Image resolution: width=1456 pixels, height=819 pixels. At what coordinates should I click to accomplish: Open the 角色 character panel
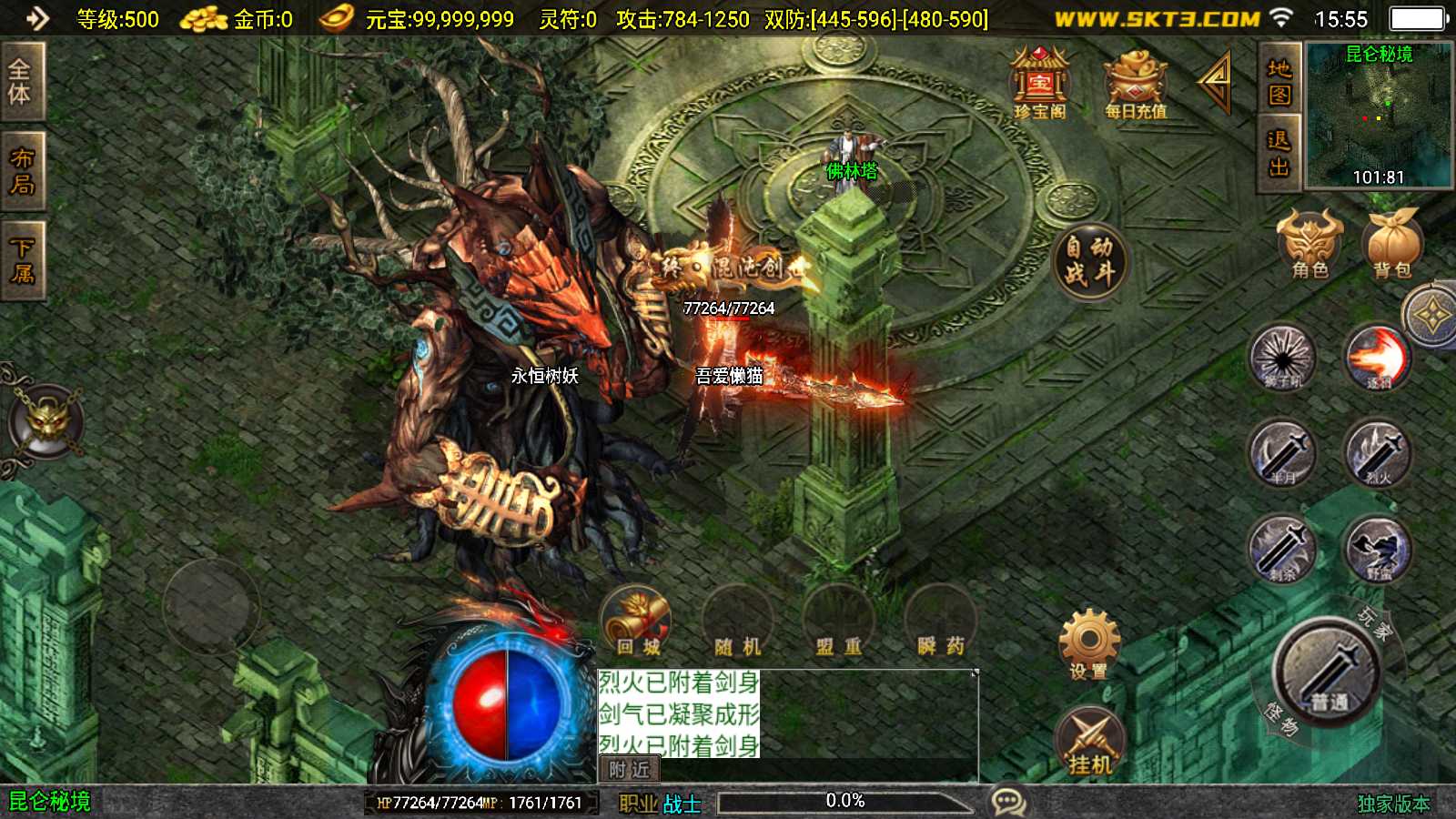1309,243
